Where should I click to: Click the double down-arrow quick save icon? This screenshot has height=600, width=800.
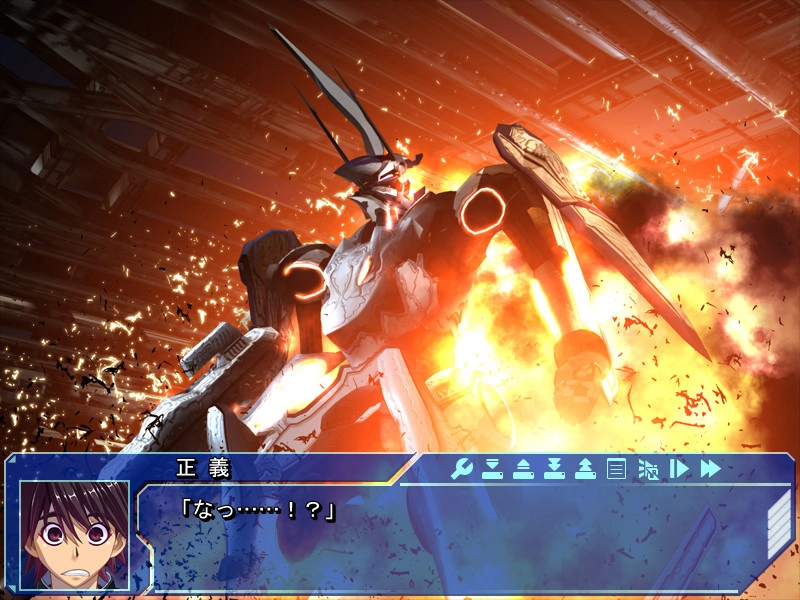(554, 468)
